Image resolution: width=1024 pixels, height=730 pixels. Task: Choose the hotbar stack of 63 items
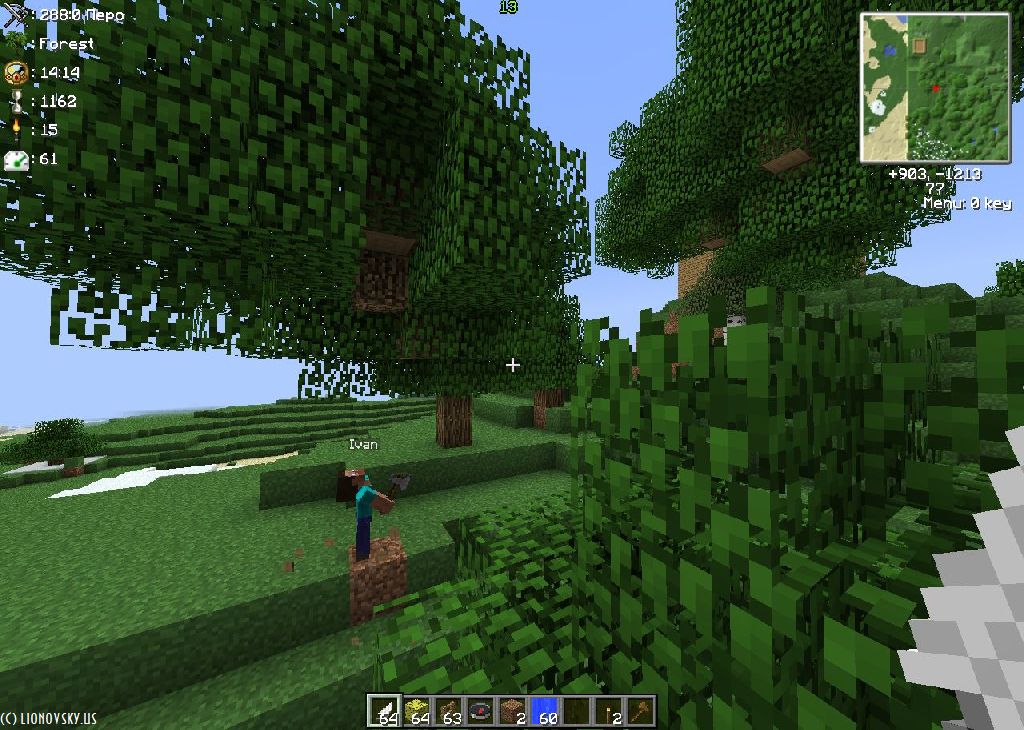tap(449, 710)
